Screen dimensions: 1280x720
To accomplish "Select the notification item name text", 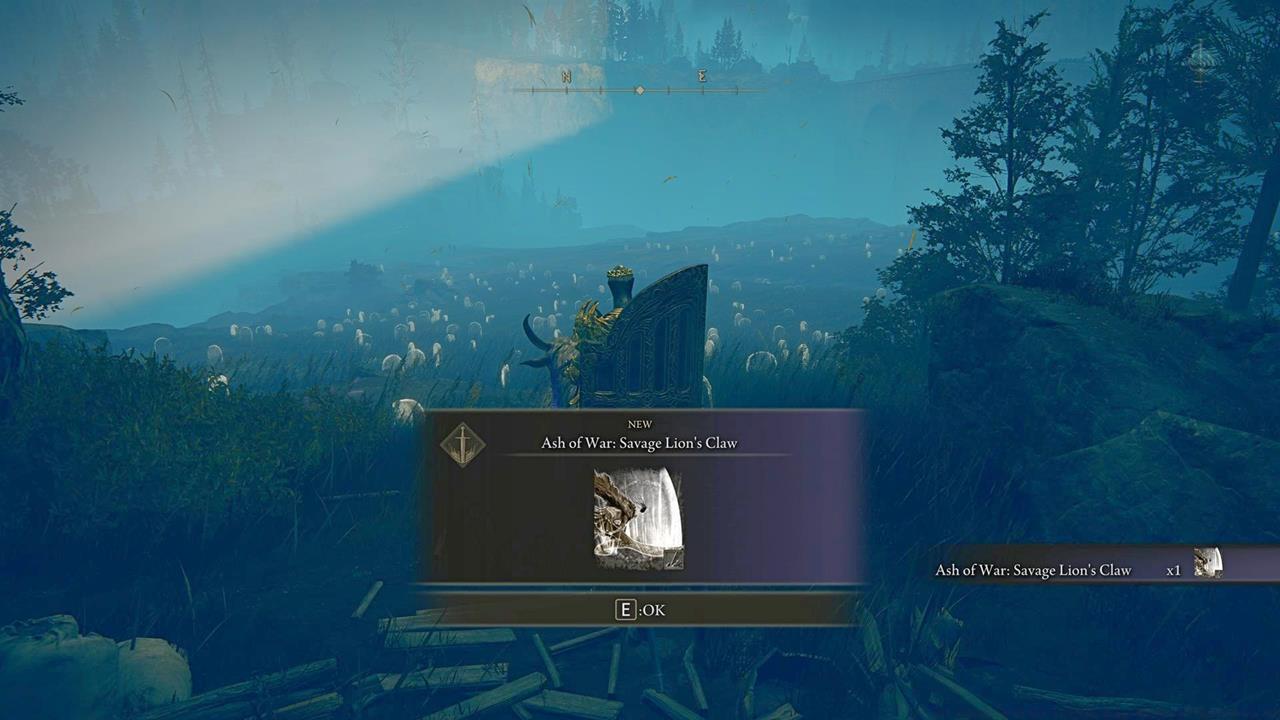I will pos(1034,569).
